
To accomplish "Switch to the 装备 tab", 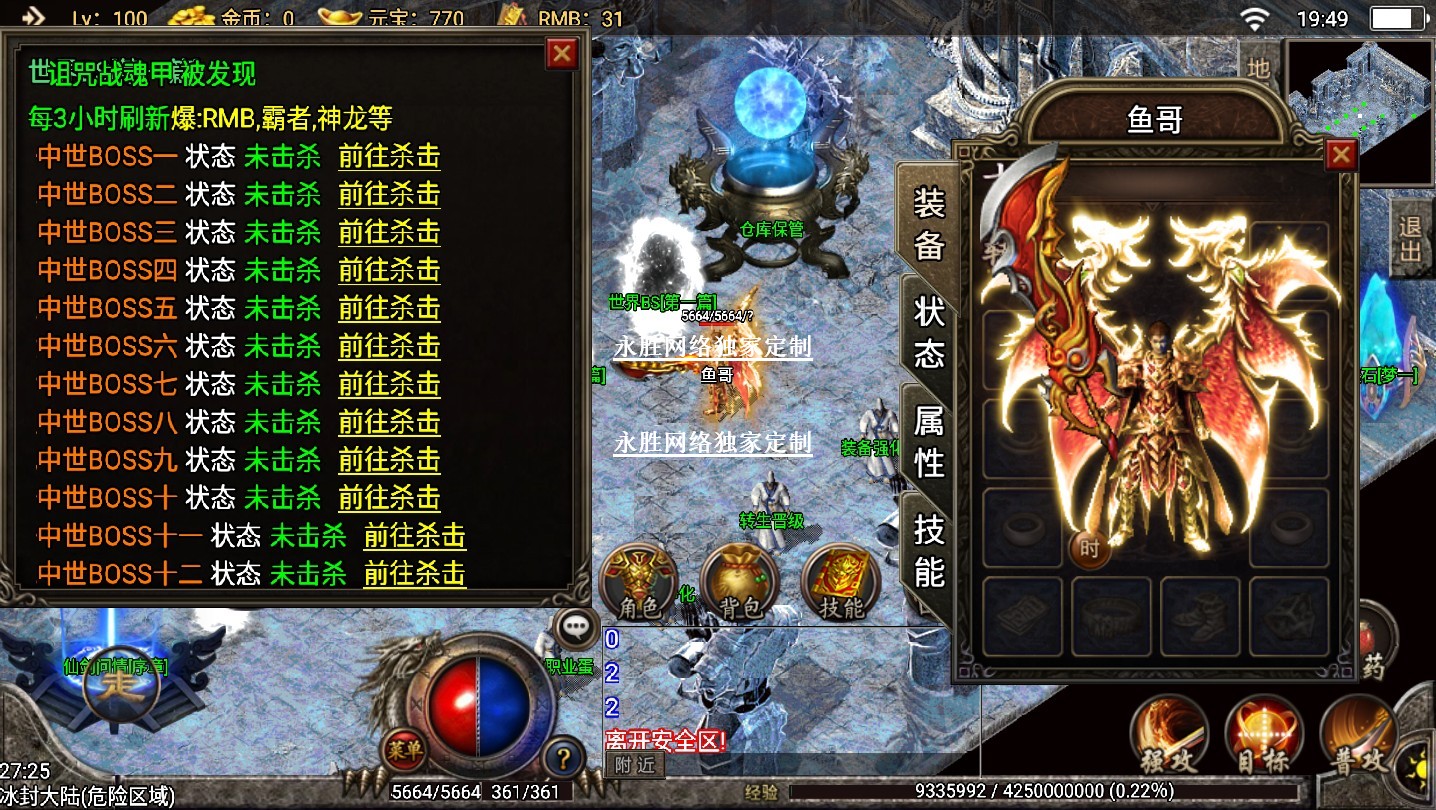I will pos(929,224).
